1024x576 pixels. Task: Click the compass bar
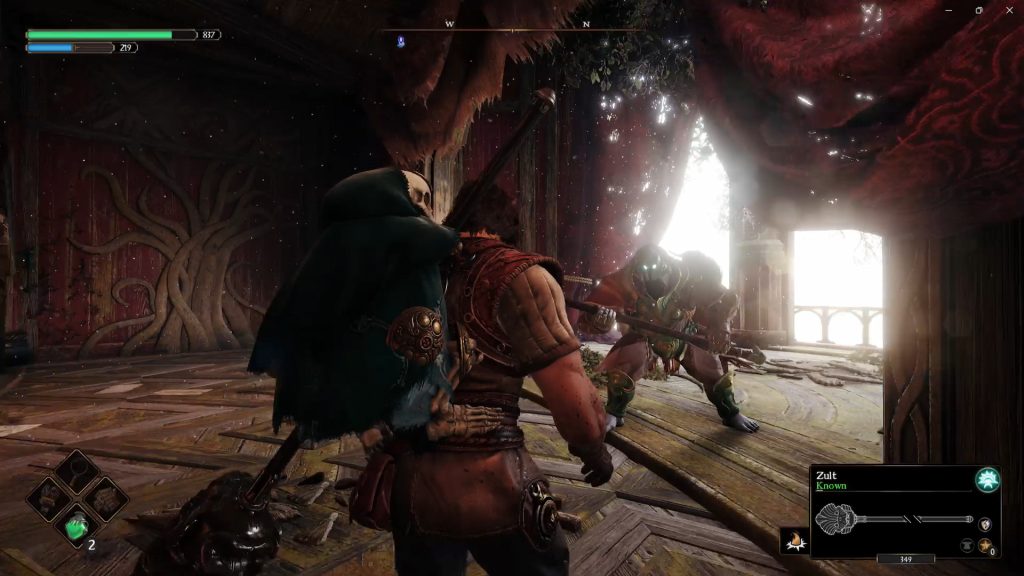(x=513, y=28)
